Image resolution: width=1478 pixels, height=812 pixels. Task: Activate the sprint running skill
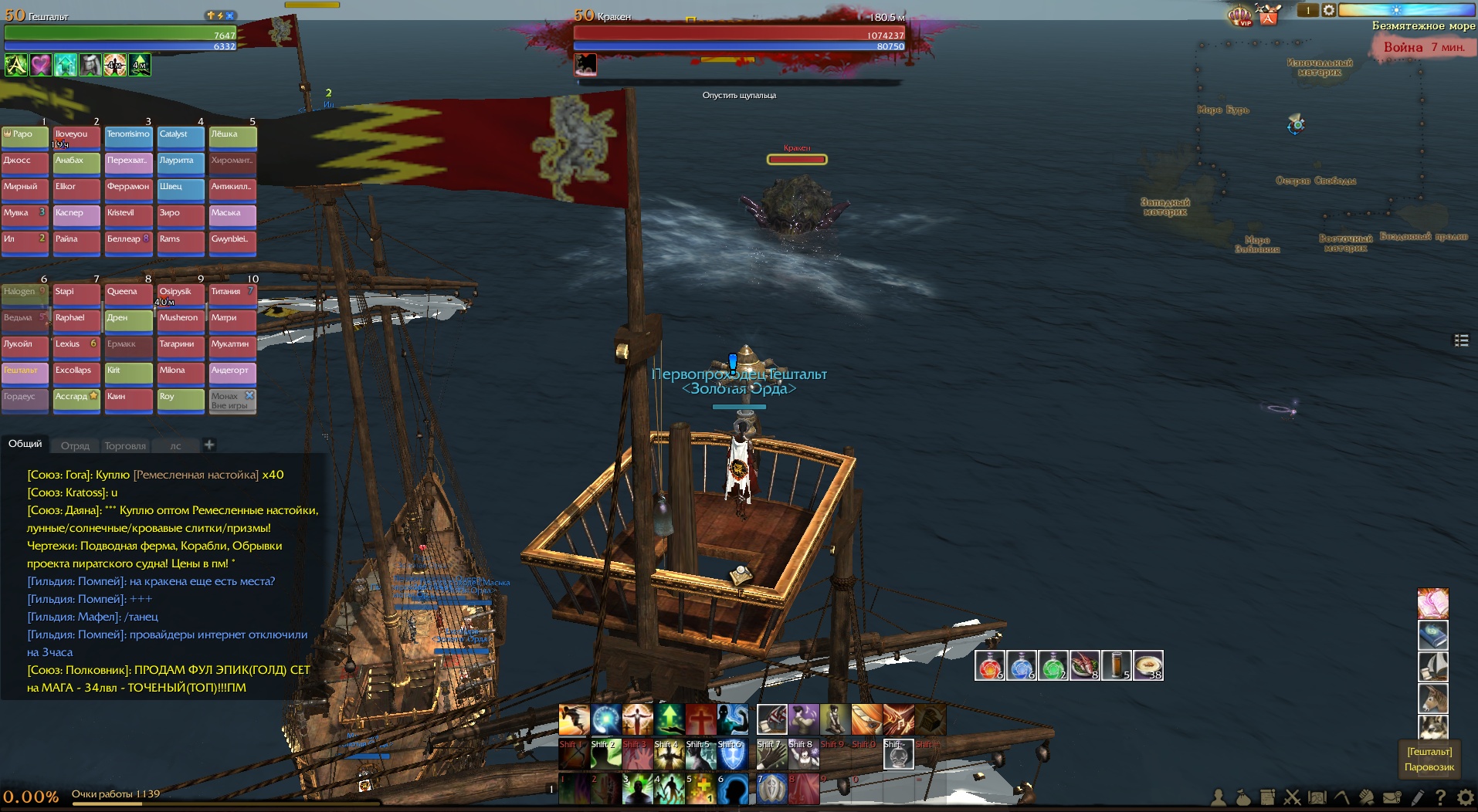[574, 719]
